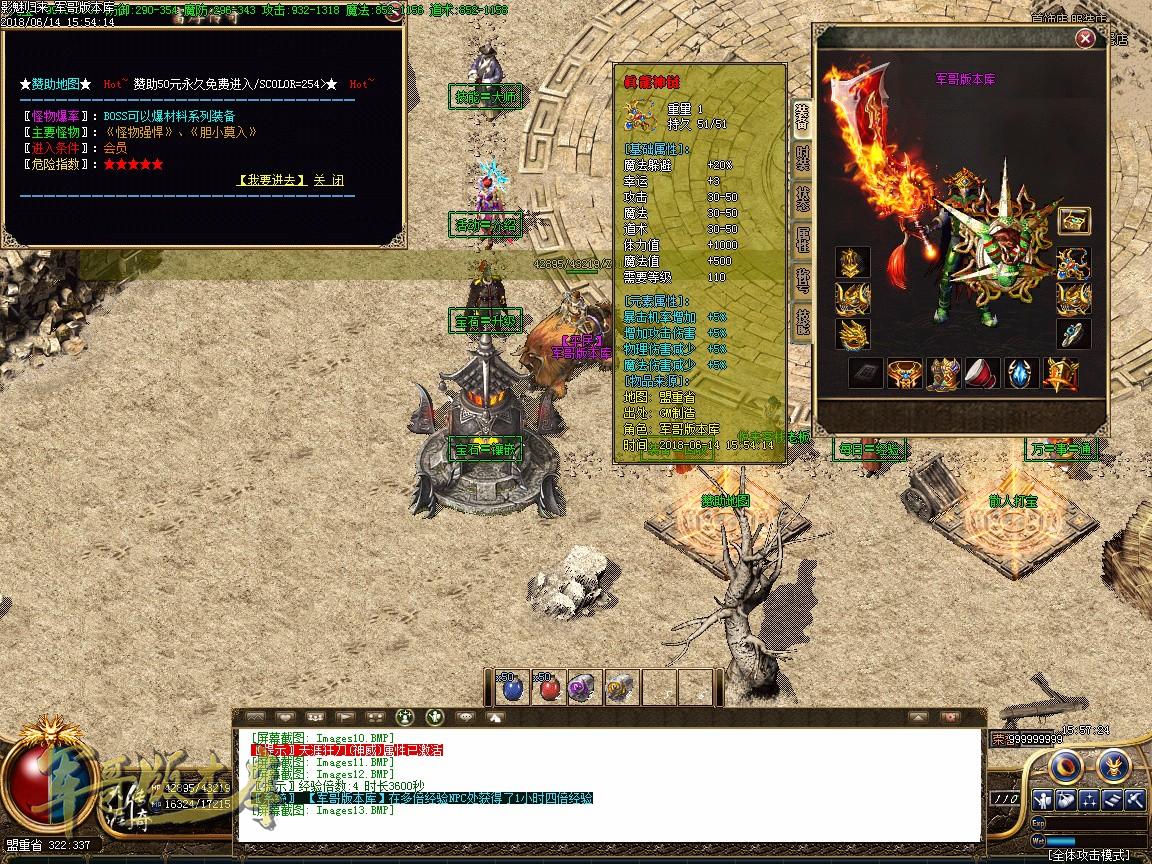Use the red health potion in hotbar
The width and height of the screenshot is (1152, 864).
point(549,687)
